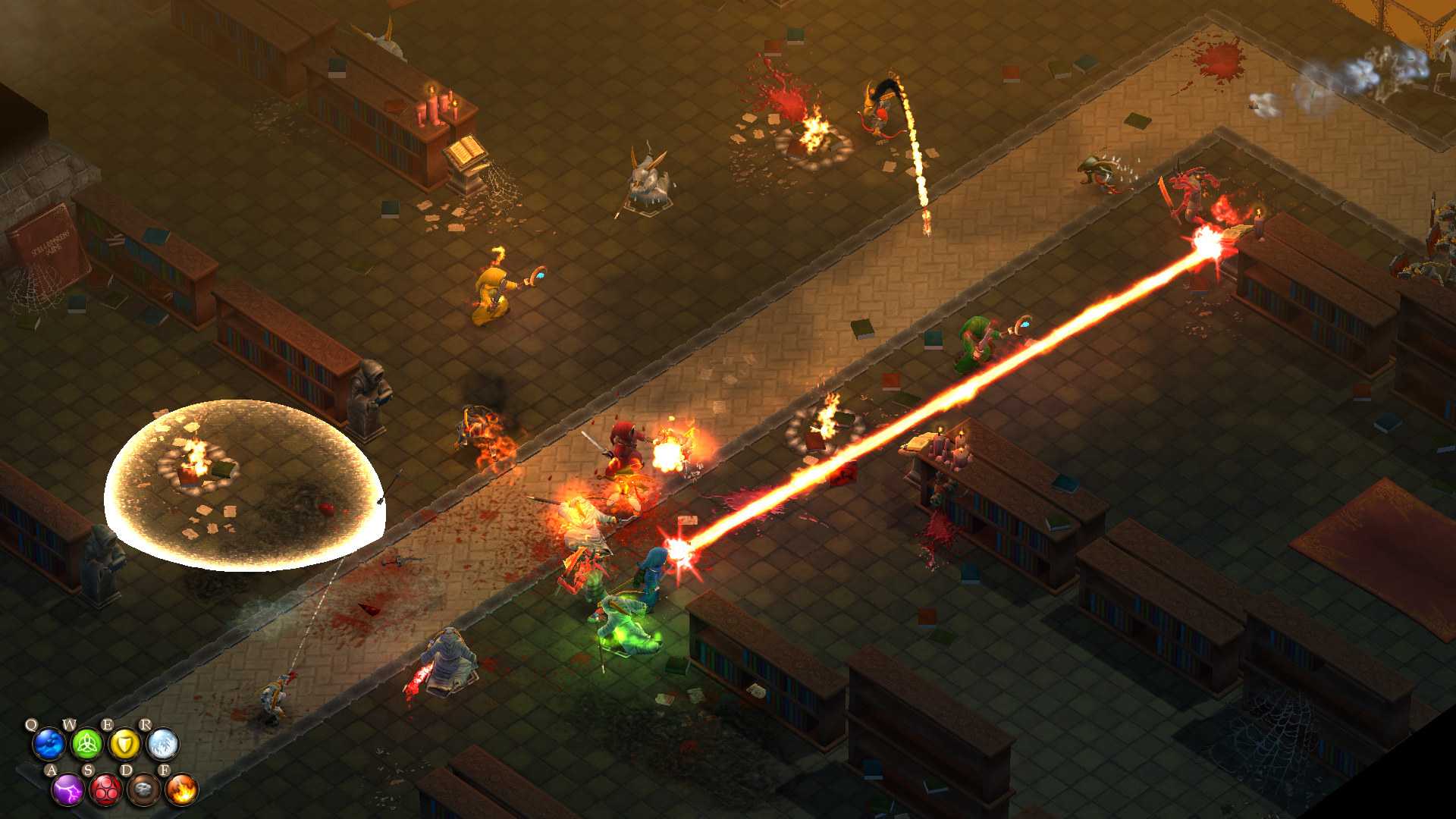
Task: Select the Fire element icon bound to F
Action: click(181, 791)
